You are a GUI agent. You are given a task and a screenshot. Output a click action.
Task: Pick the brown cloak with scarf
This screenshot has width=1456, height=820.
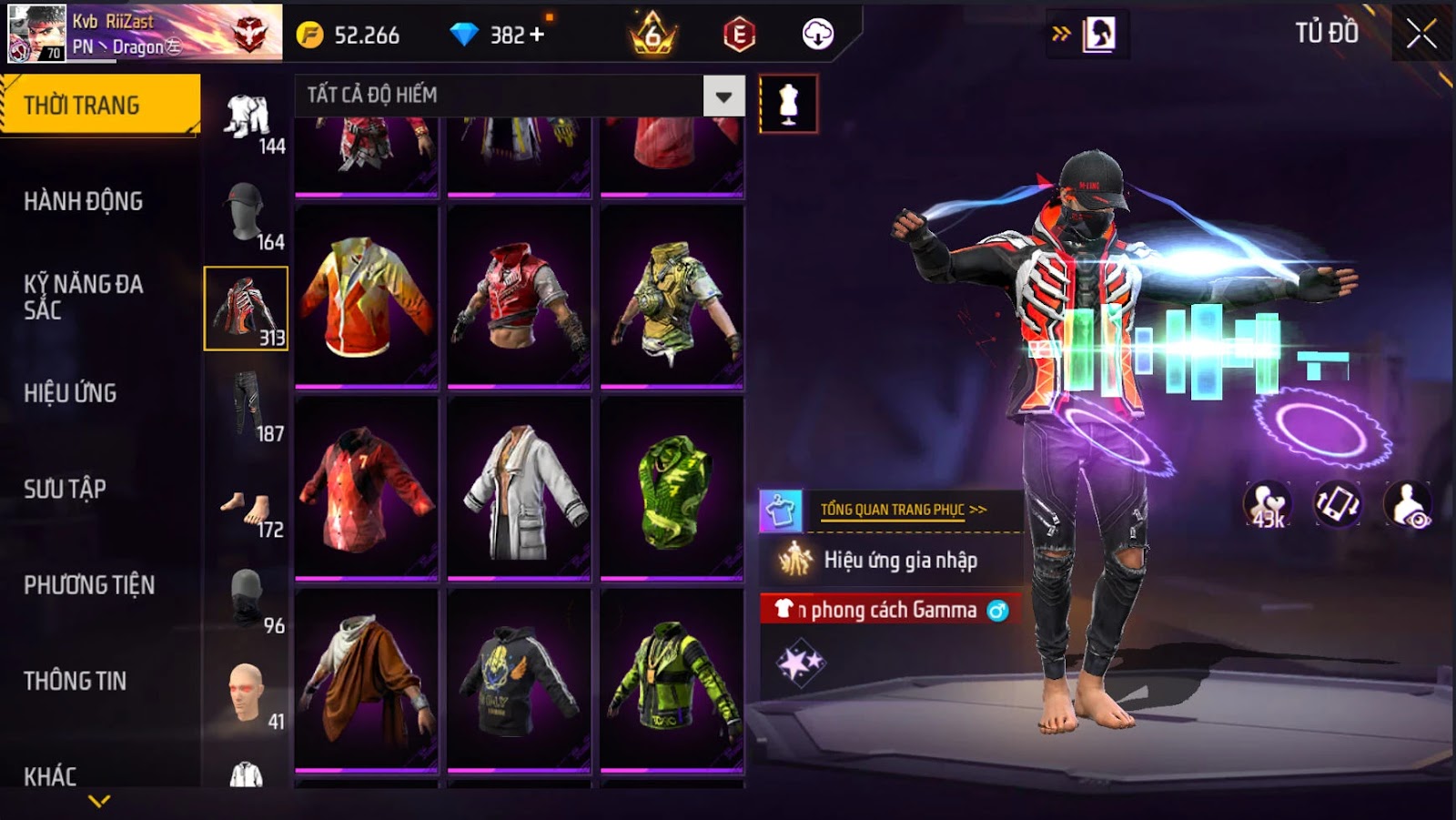click(367, 680)
